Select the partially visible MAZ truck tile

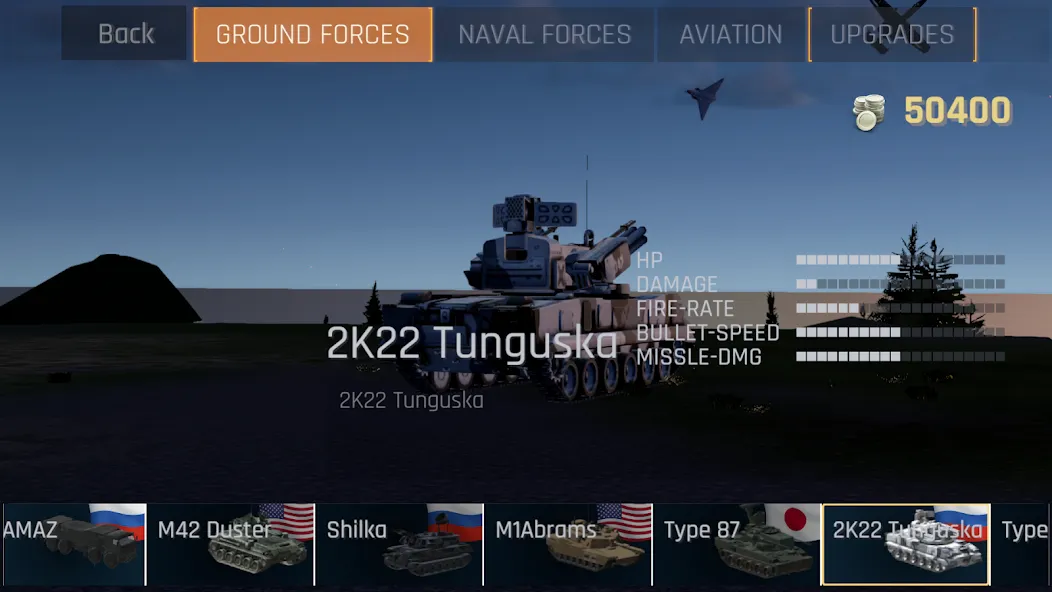[72, 544]
